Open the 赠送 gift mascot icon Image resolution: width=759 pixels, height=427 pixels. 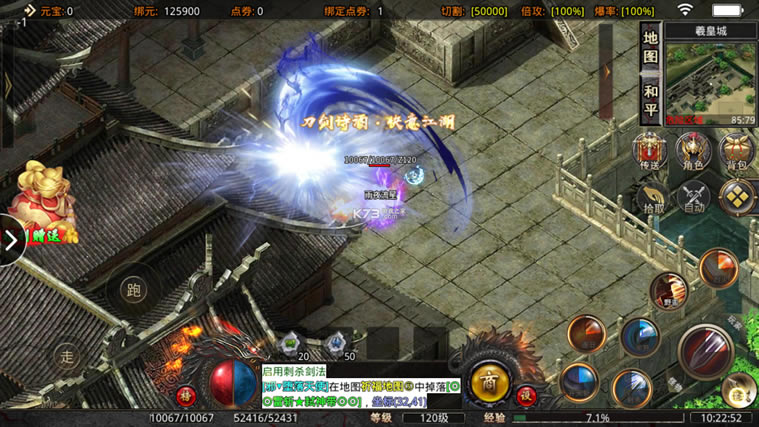[43, 203]
